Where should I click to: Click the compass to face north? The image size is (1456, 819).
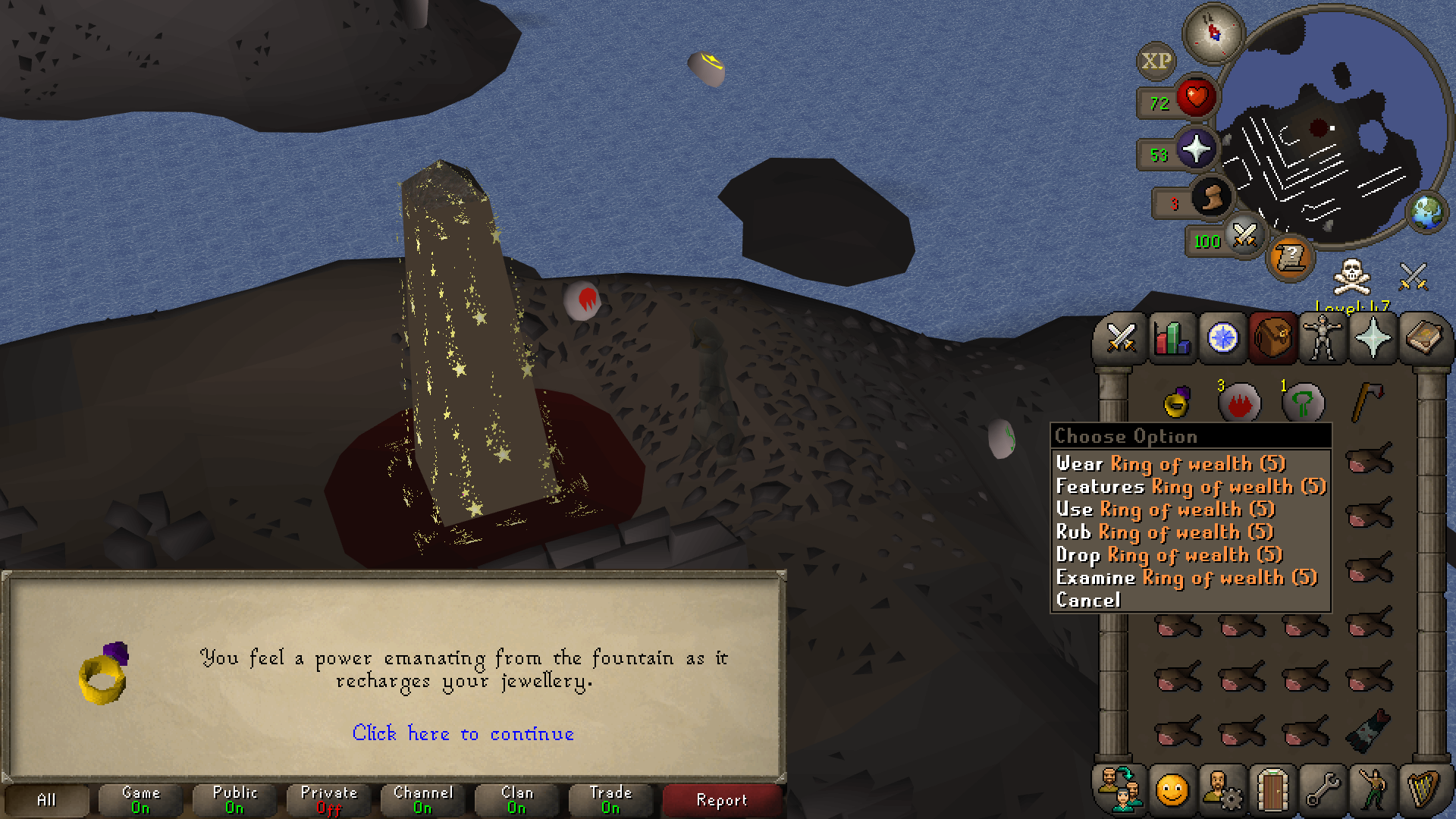coord(1213,33)
